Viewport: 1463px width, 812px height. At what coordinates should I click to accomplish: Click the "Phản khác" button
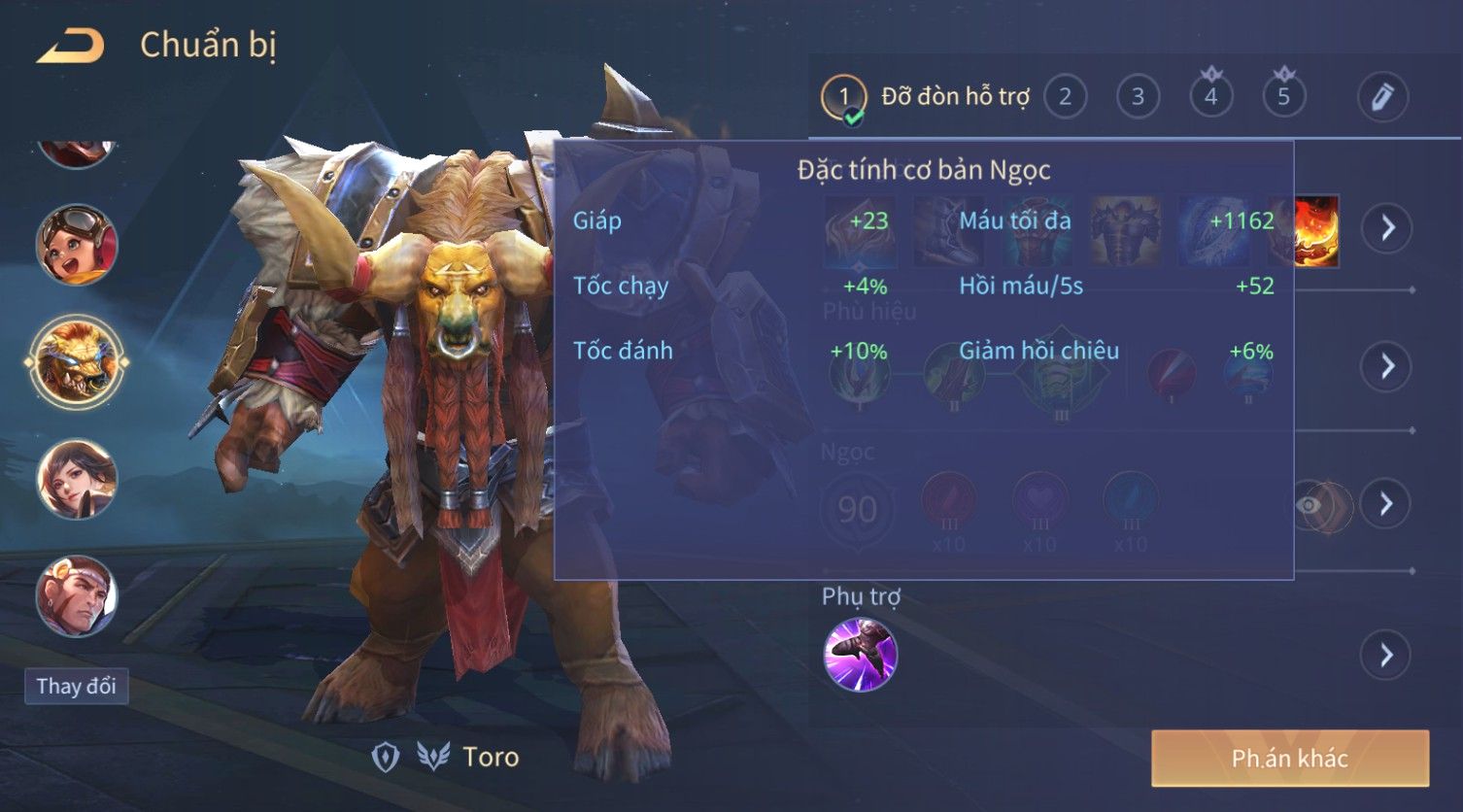[x=1289, y=759]
